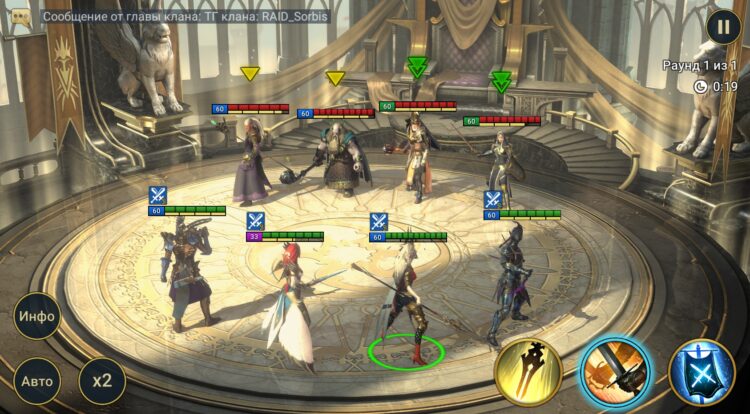Use the golden glowing weapon skill

tap(528, 372)
